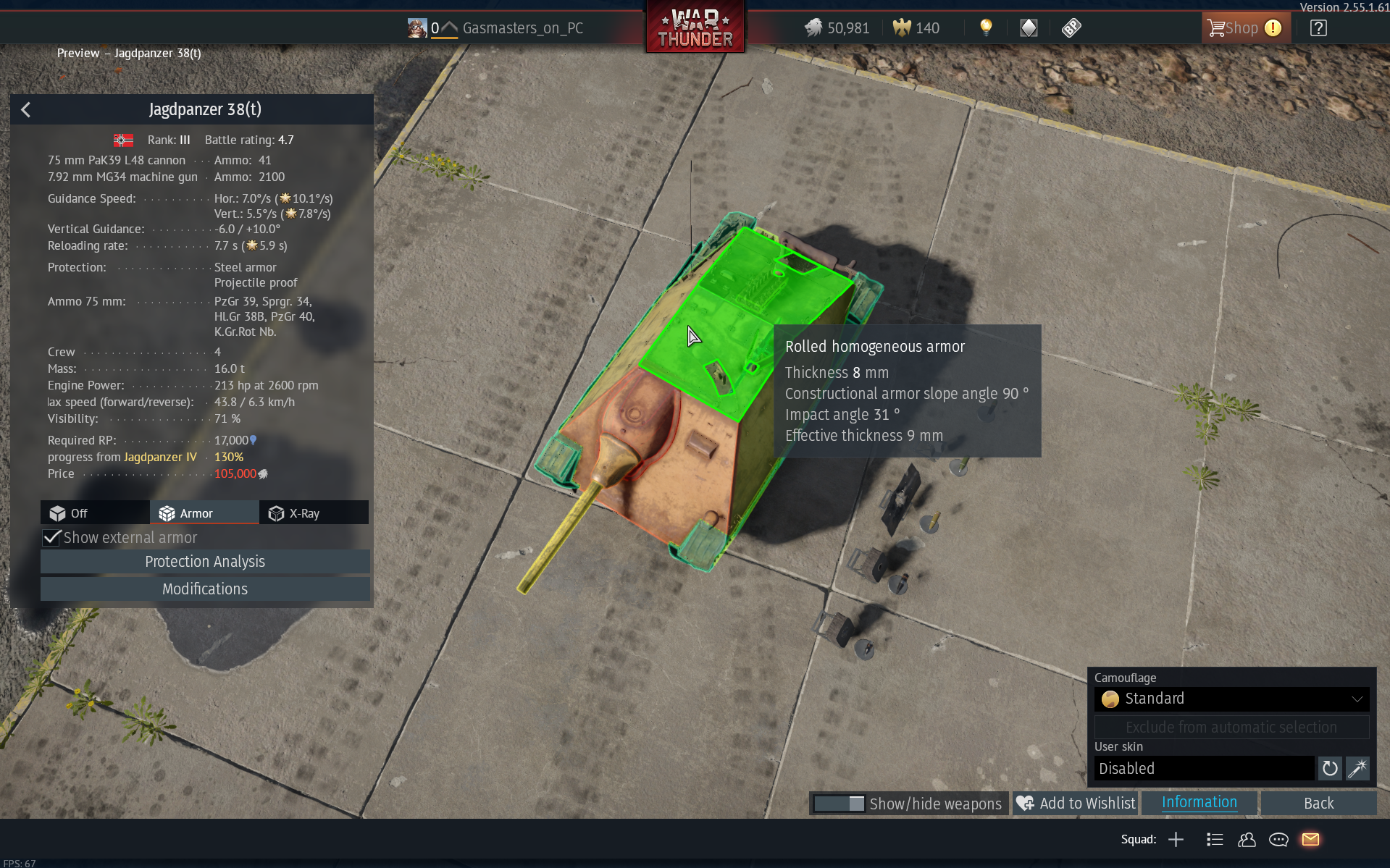Toggle Show/hide weapons switch
The width and height of the screenshot is (1390, 868).
pyautogui.click(x=839, y=804)
